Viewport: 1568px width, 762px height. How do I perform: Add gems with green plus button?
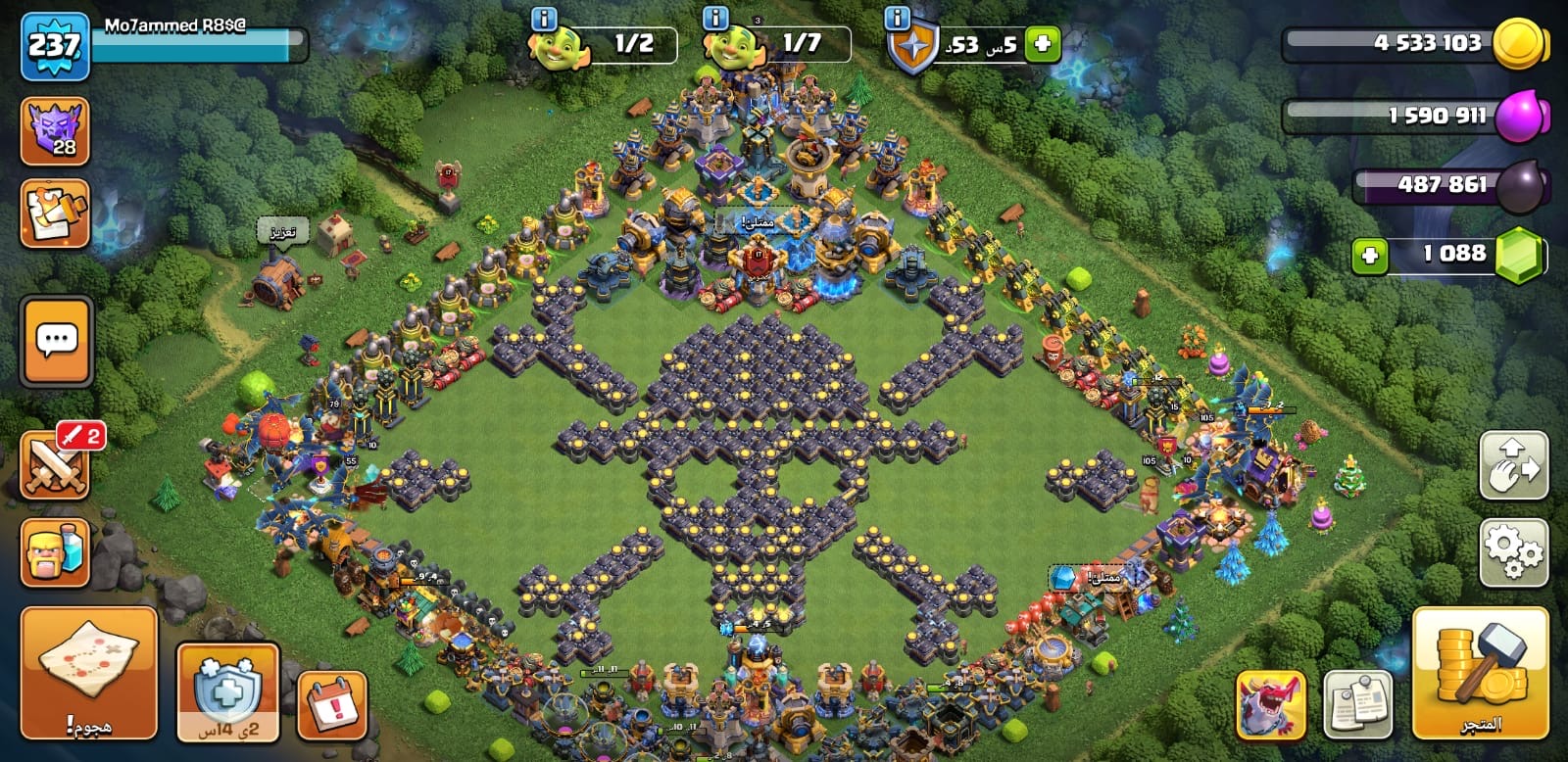1370,256
